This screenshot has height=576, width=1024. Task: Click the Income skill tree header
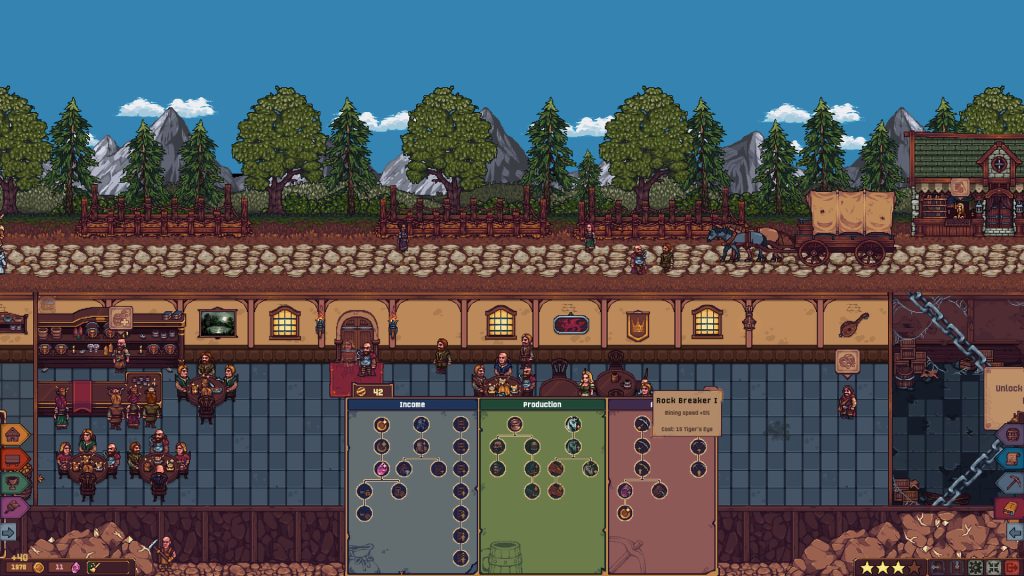[x=413, y=405]
